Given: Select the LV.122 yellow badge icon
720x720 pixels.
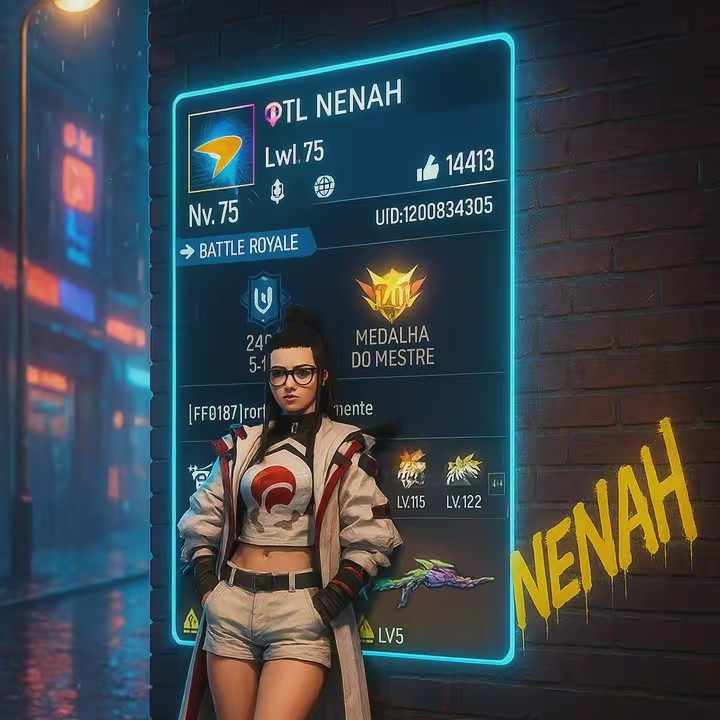Looking at the screenshot, I should (x=463, y=467).
